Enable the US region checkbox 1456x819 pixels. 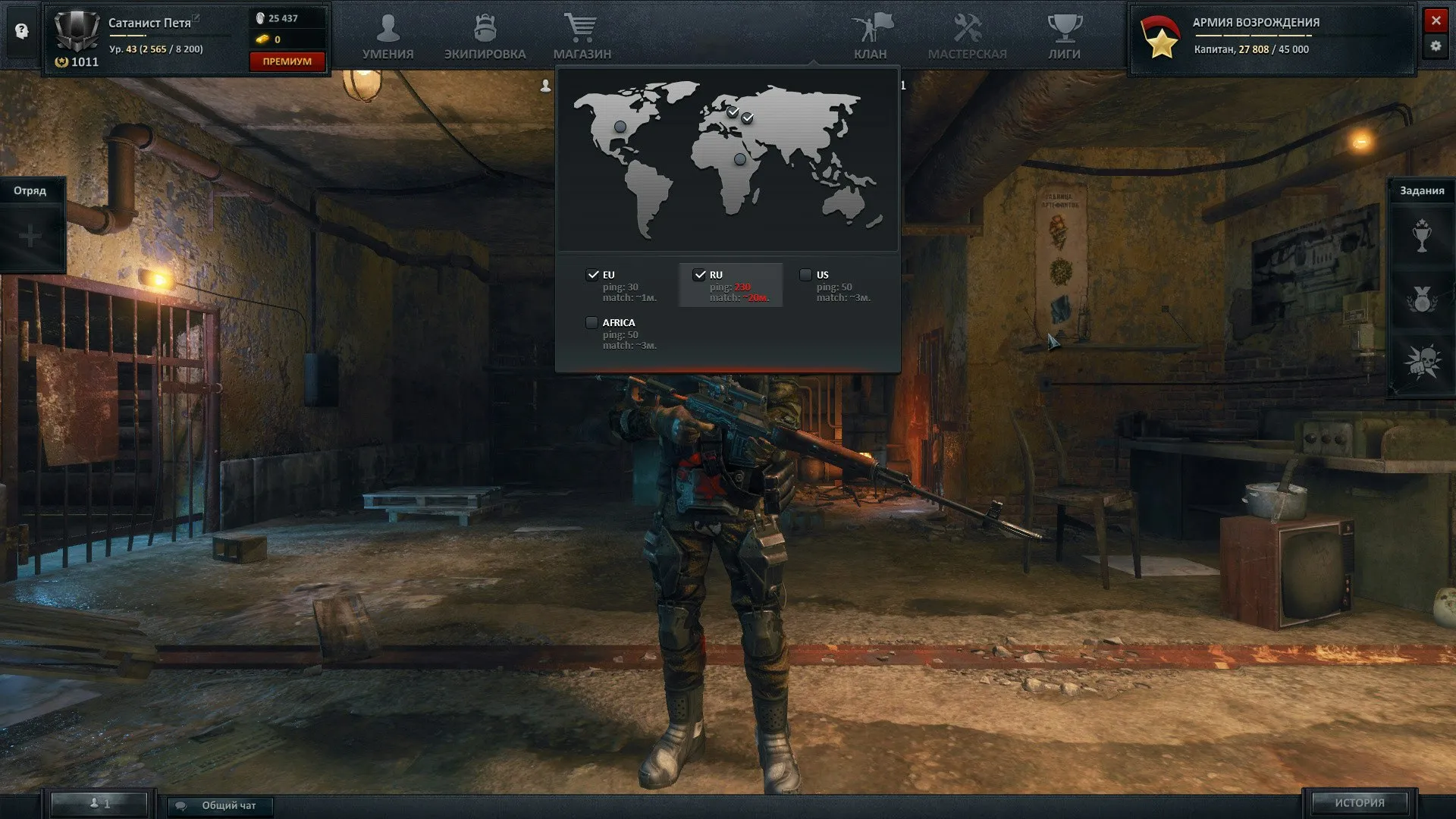(805, 275)
